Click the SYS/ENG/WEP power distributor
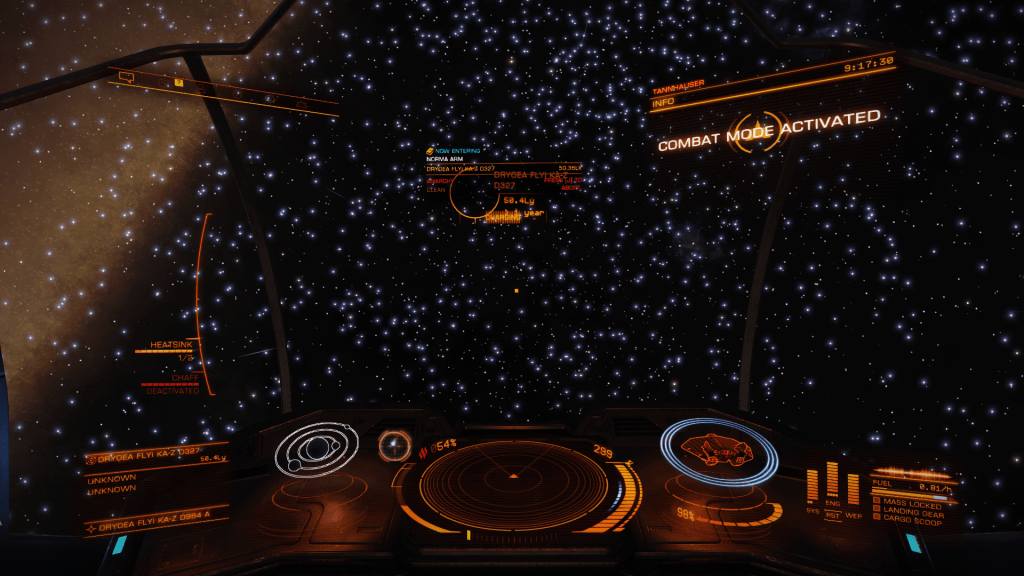1024x576 pixels. (833, 491)
